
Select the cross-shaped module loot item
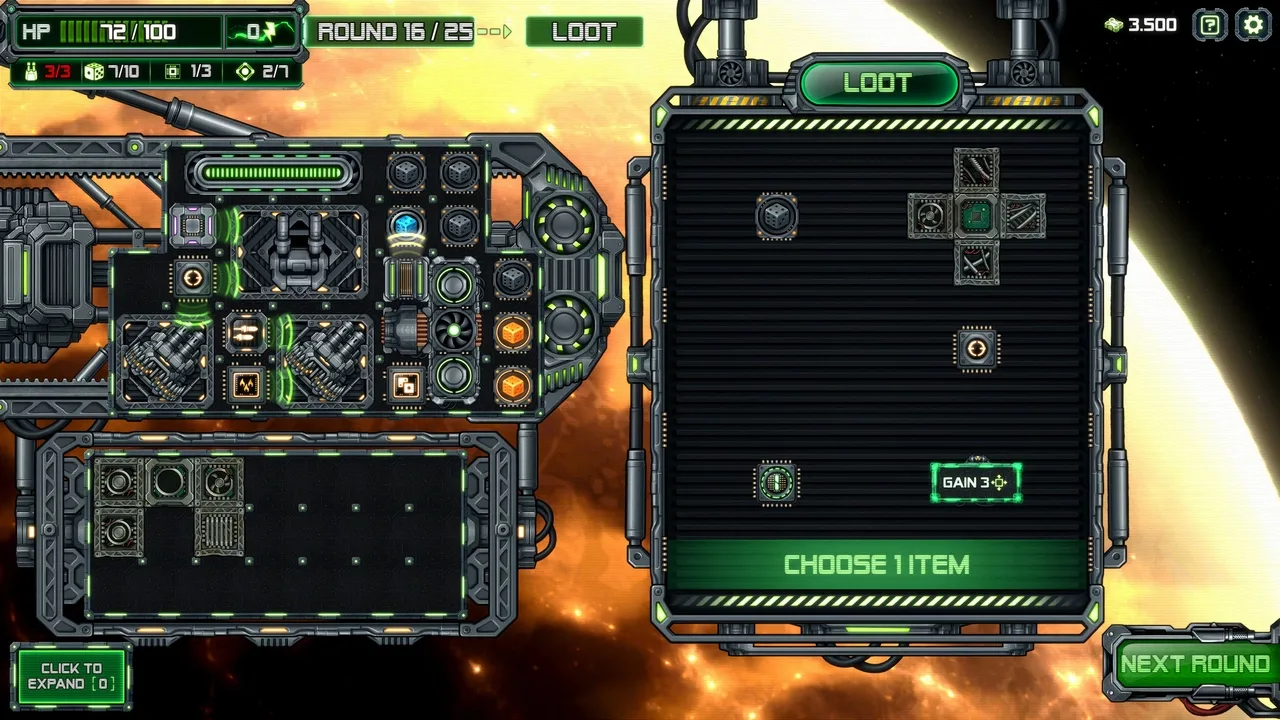click(976, 216)
